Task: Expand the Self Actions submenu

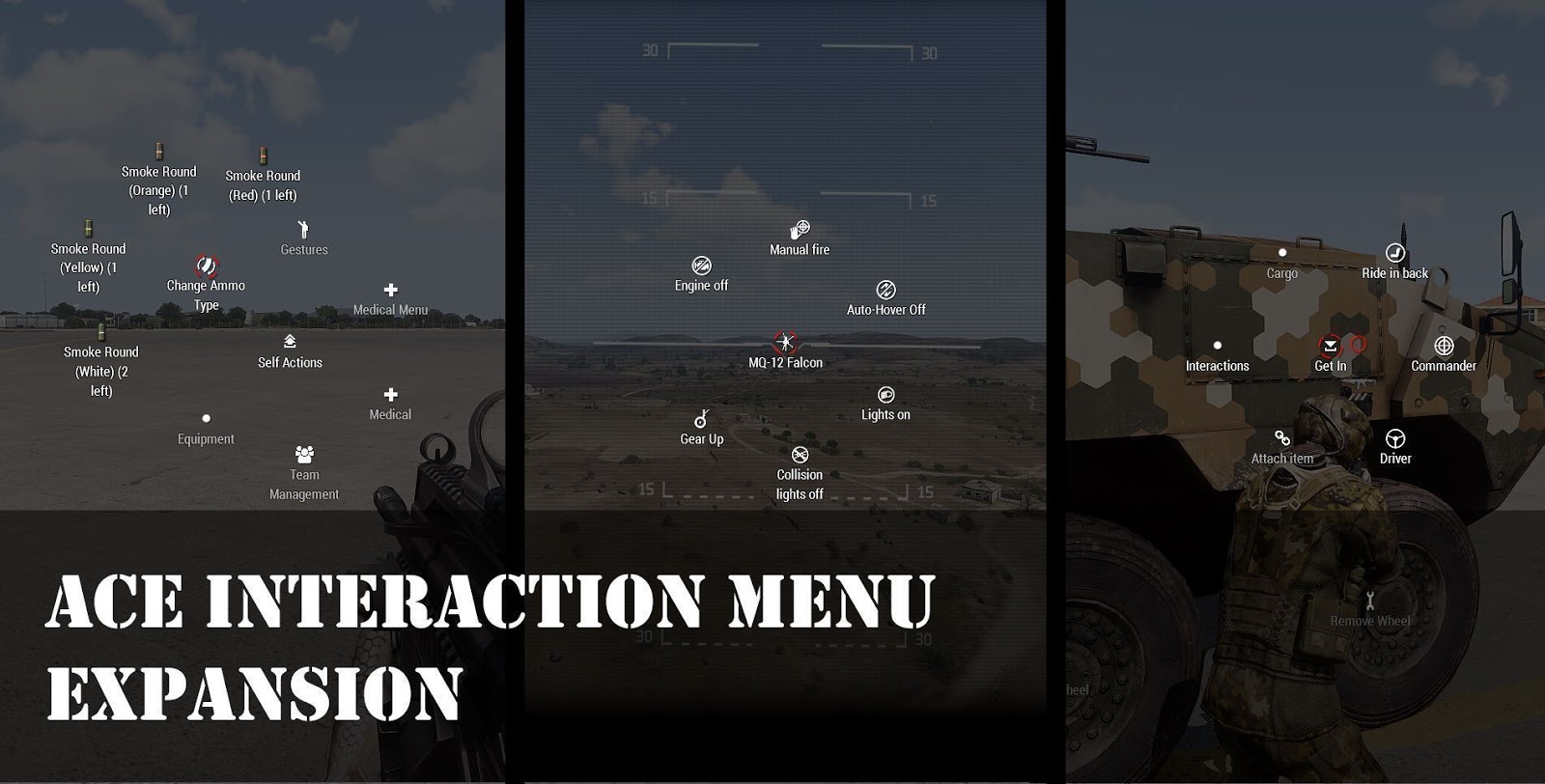Action: pyautogui.click(x=289, y=341)
